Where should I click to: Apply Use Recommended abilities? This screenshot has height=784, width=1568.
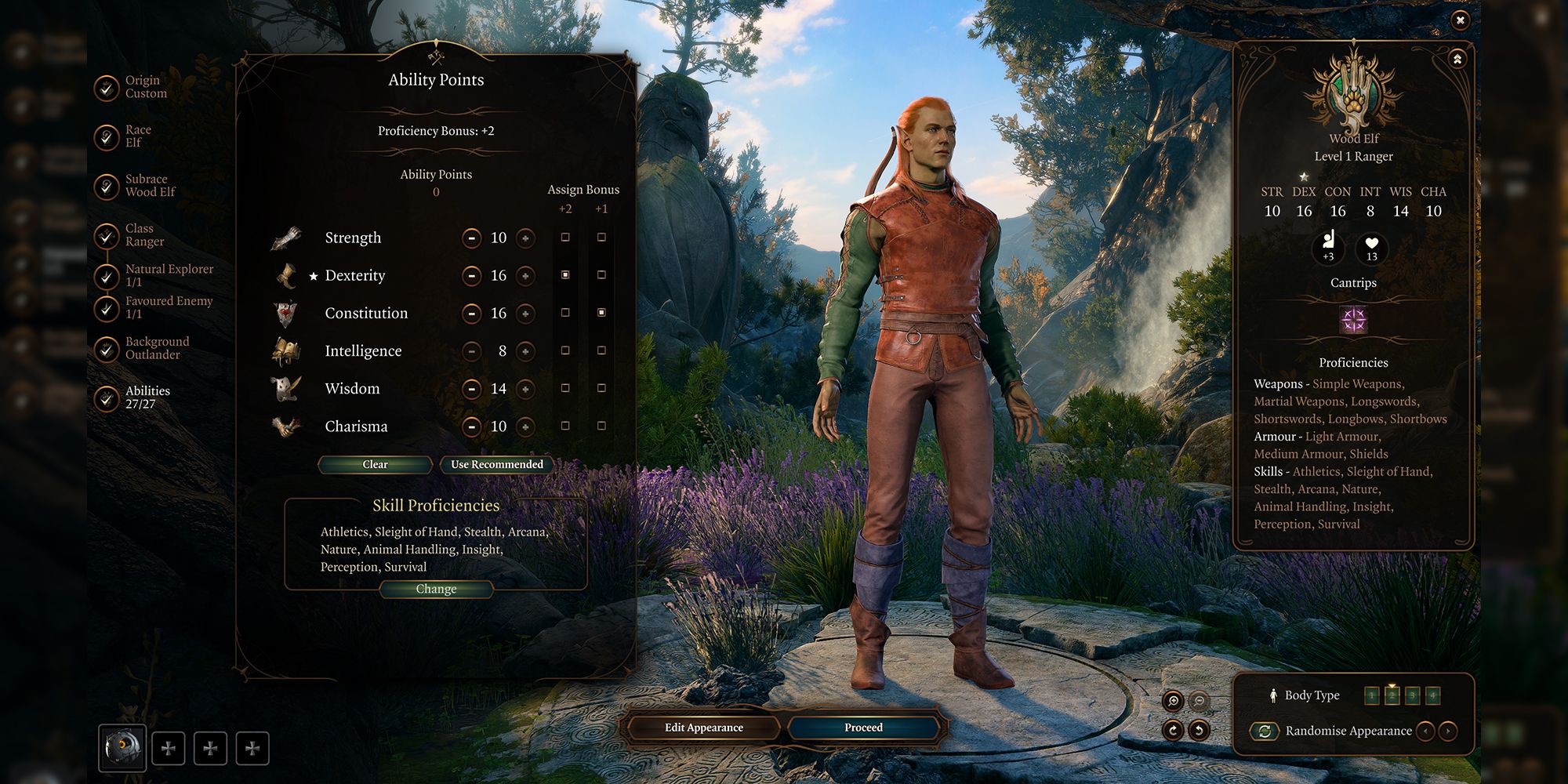click(496, 465)
